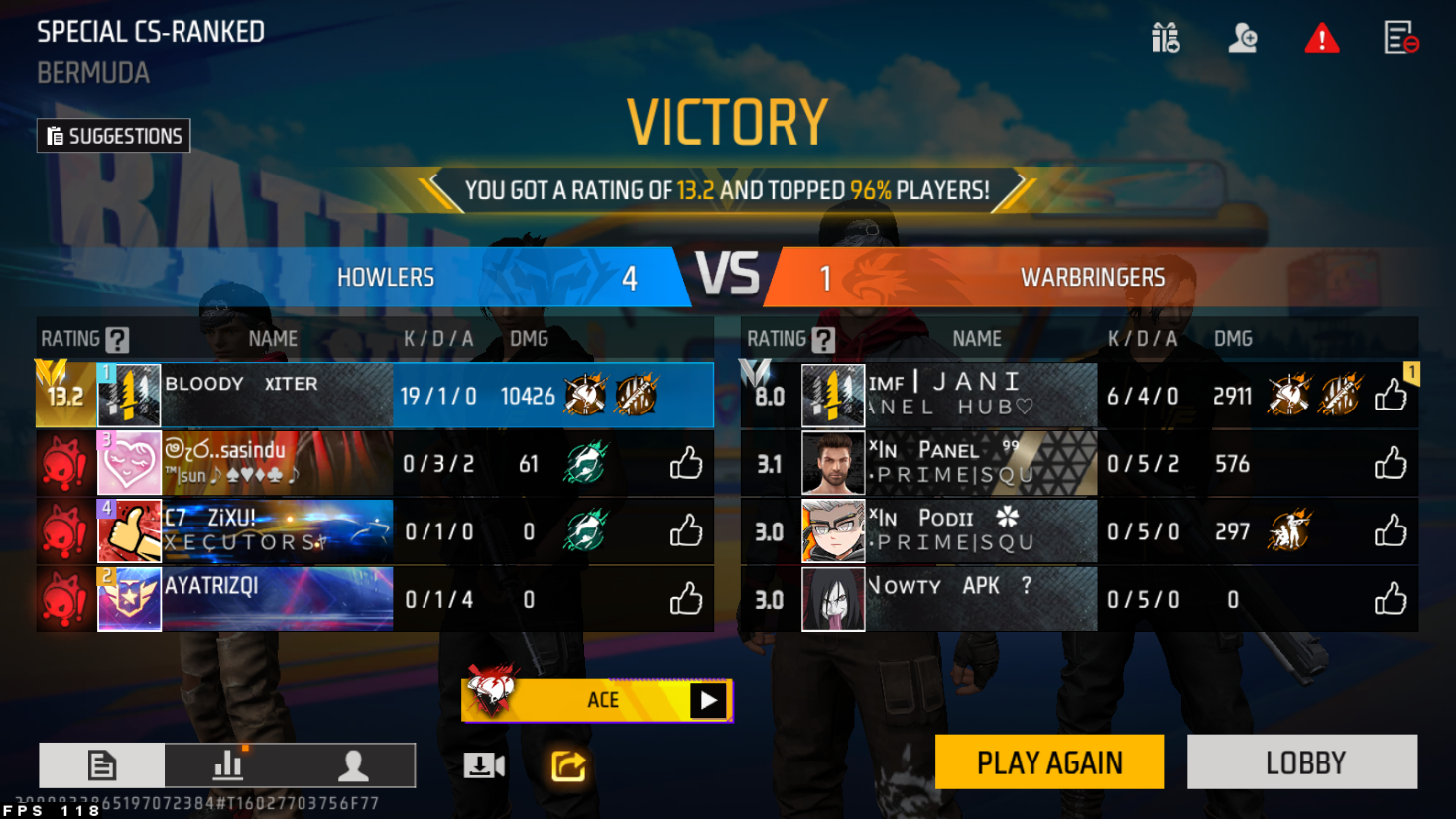Open the blocklist icon at top right

click(1400, 38)
